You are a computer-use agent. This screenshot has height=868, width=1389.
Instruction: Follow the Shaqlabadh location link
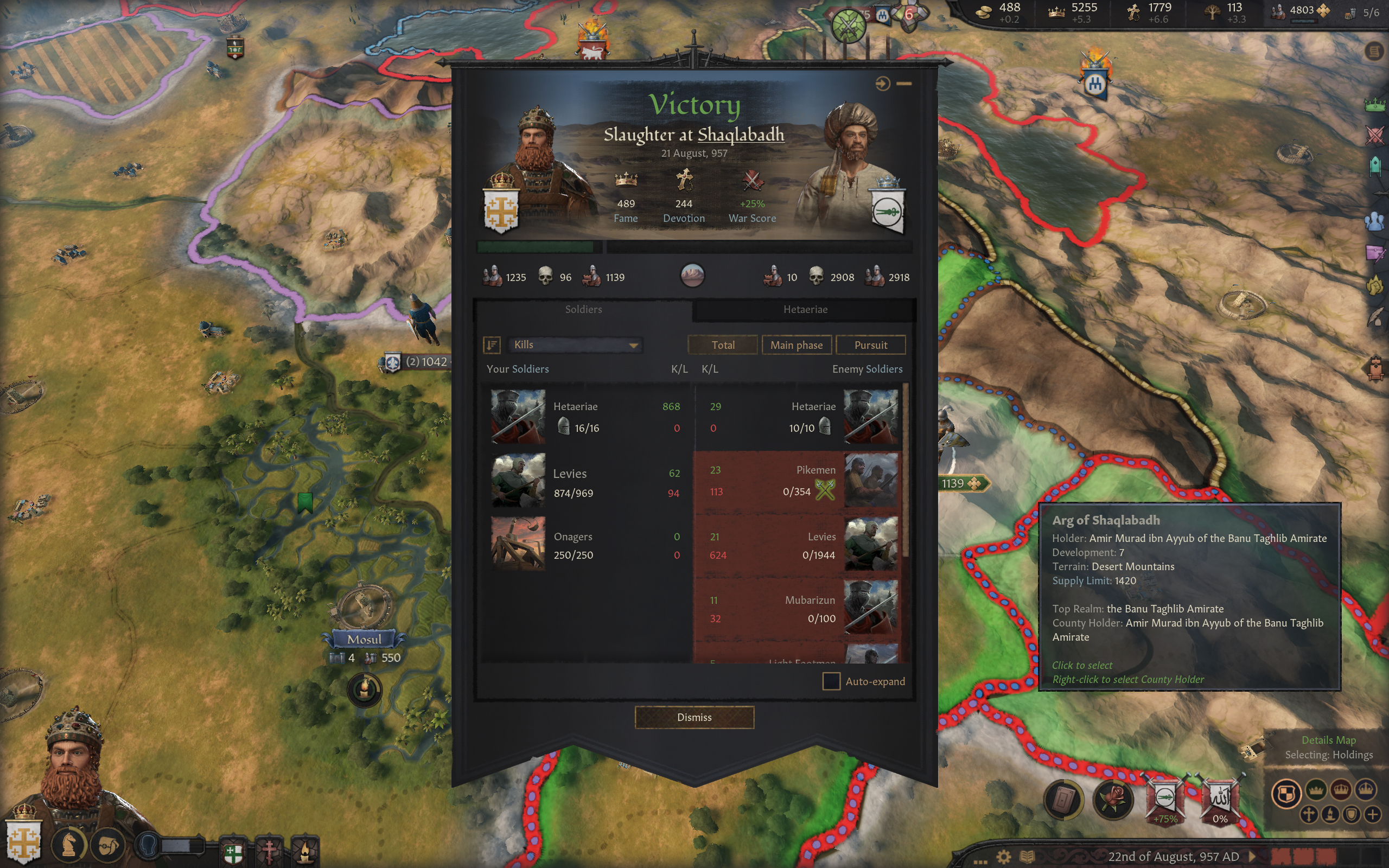[741, 135]
